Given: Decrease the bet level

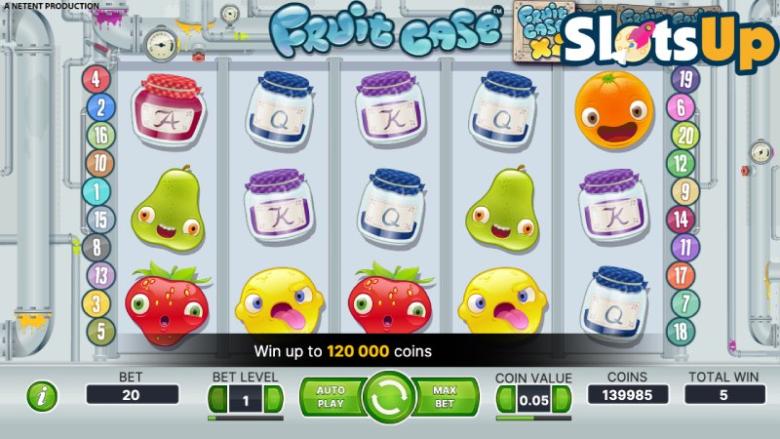Looking at the screenshot, I should (215, 400).
